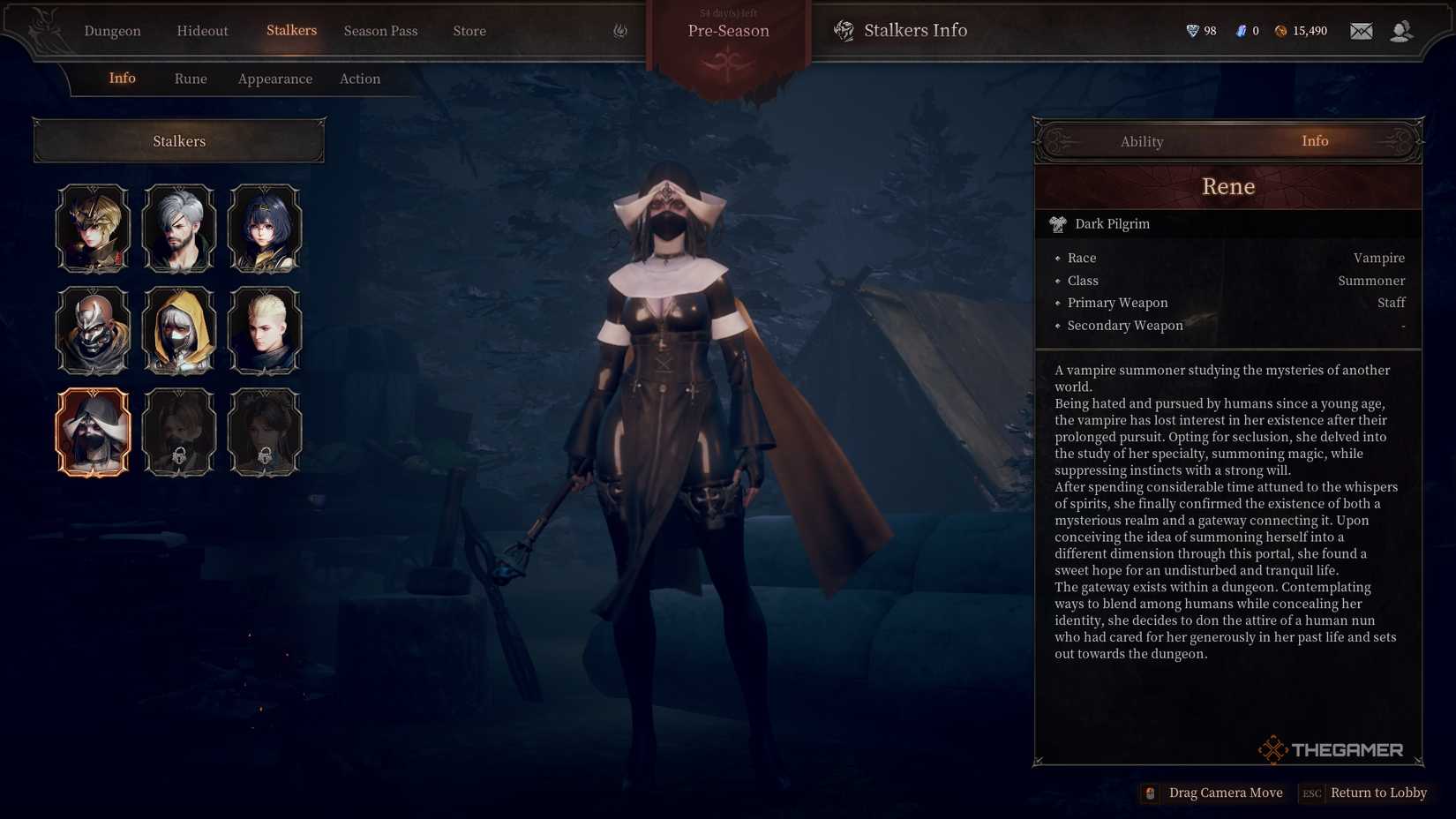This screenshot has height=819, width=1456.
Task: Click the blue shard currency icon showing 0
Action: click(1239, 30)
